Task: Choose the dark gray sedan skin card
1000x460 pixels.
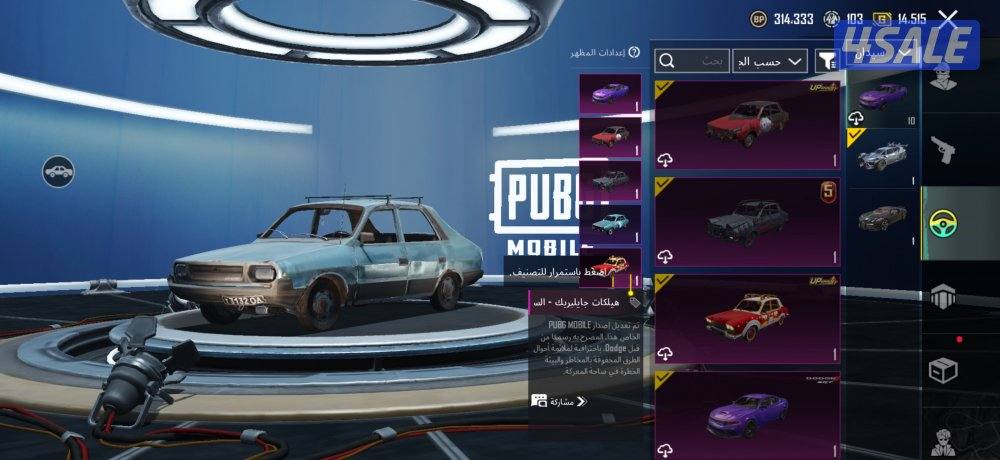Action: coord(747,221)
